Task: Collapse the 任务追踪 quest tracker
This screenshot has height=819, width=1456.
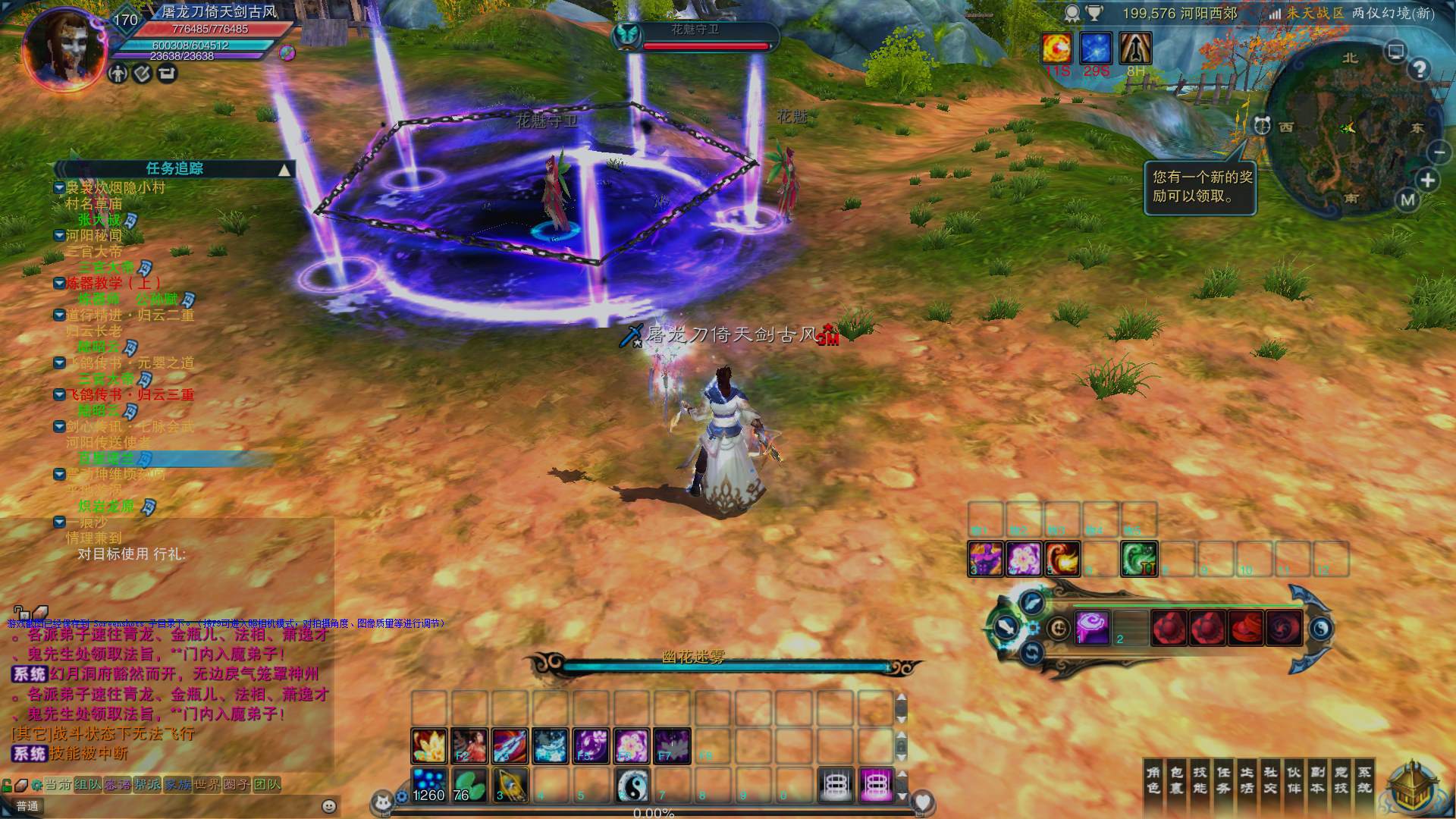Action: (x=284, y=169)
